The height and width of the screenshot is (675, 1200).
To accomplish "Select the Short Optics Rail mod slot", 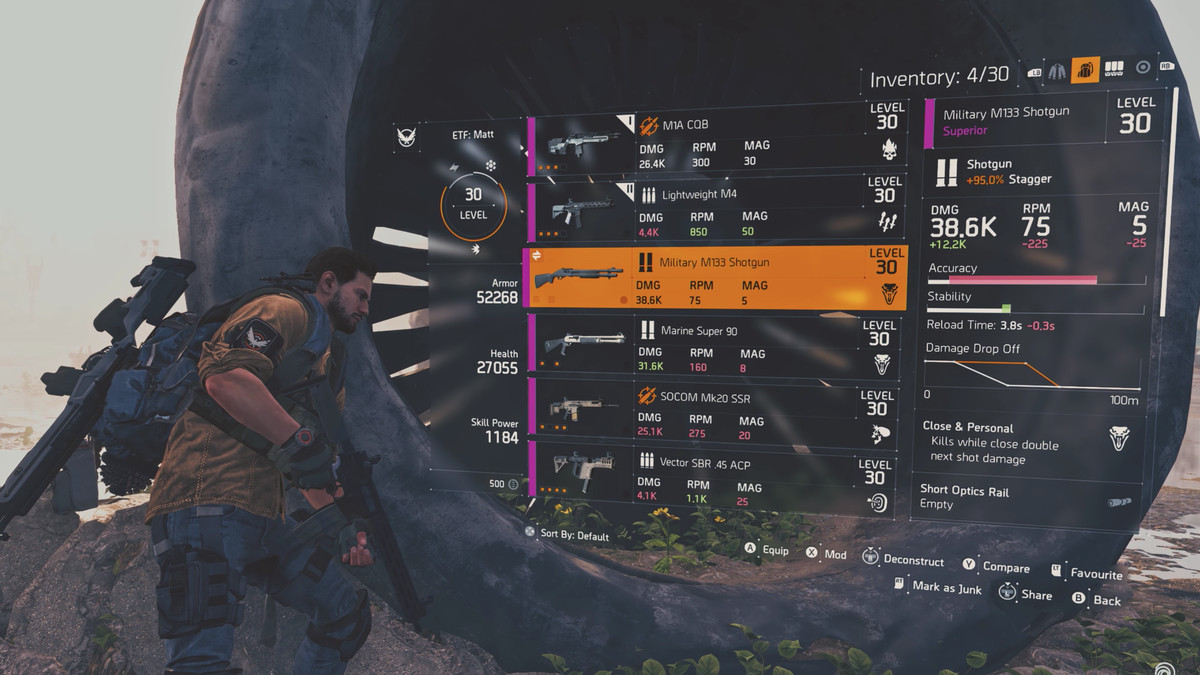I will click(1031, 498).
